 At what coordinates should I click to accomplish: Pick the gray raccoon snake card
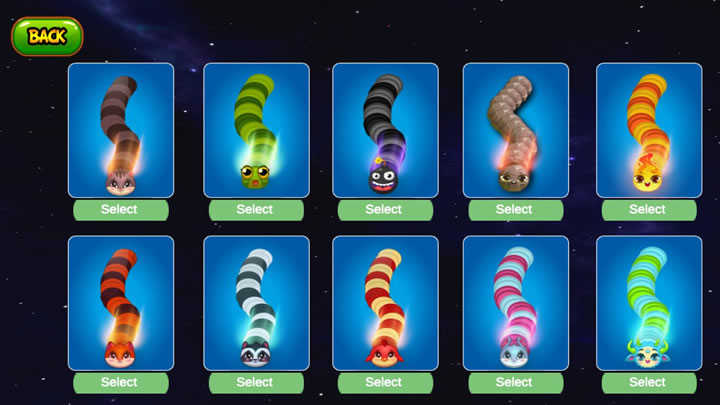(256, 303)
